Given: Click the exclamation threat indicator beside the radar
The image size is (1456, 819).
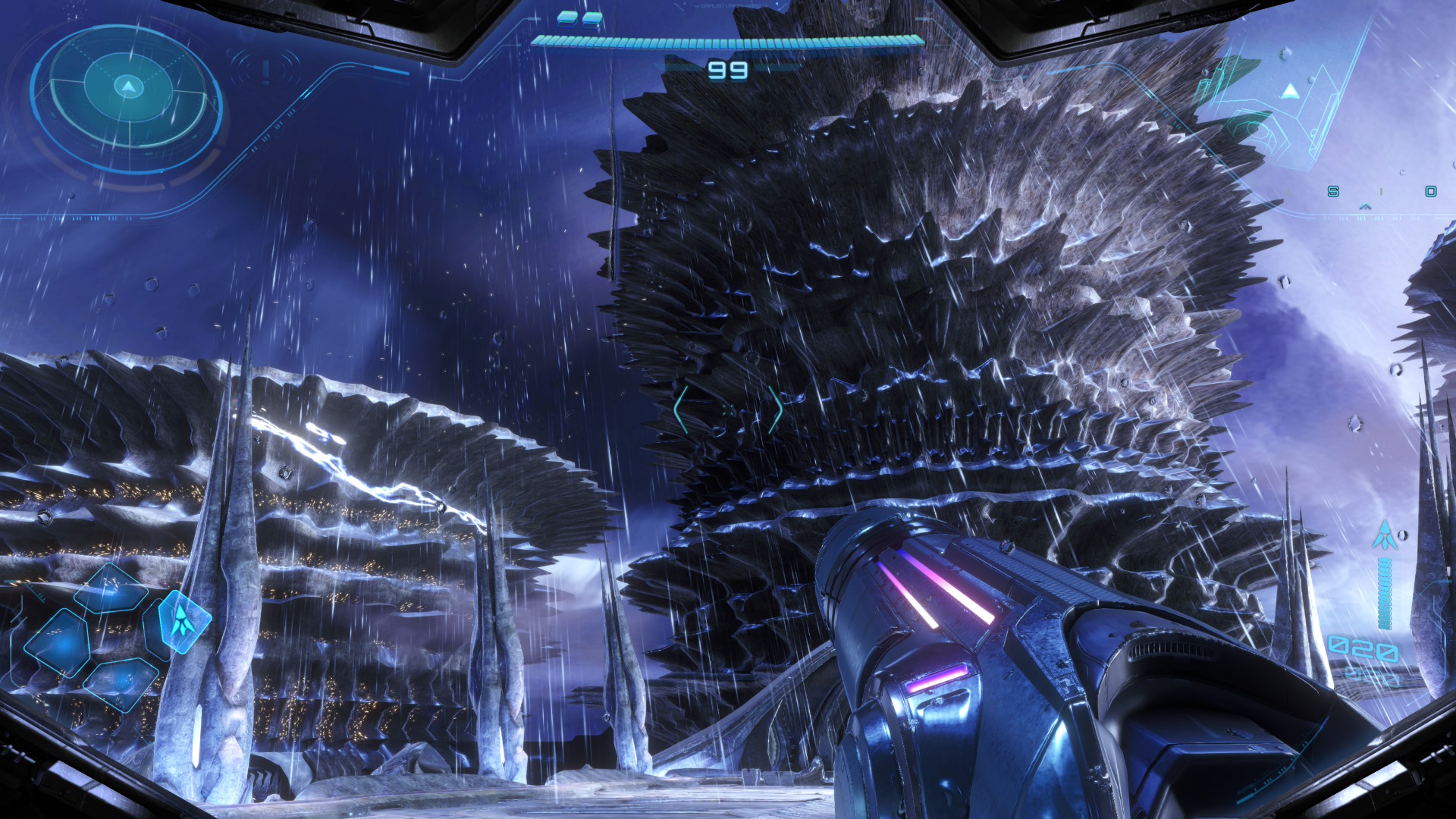Looking at the screenshot, I should tap(266, 71).
